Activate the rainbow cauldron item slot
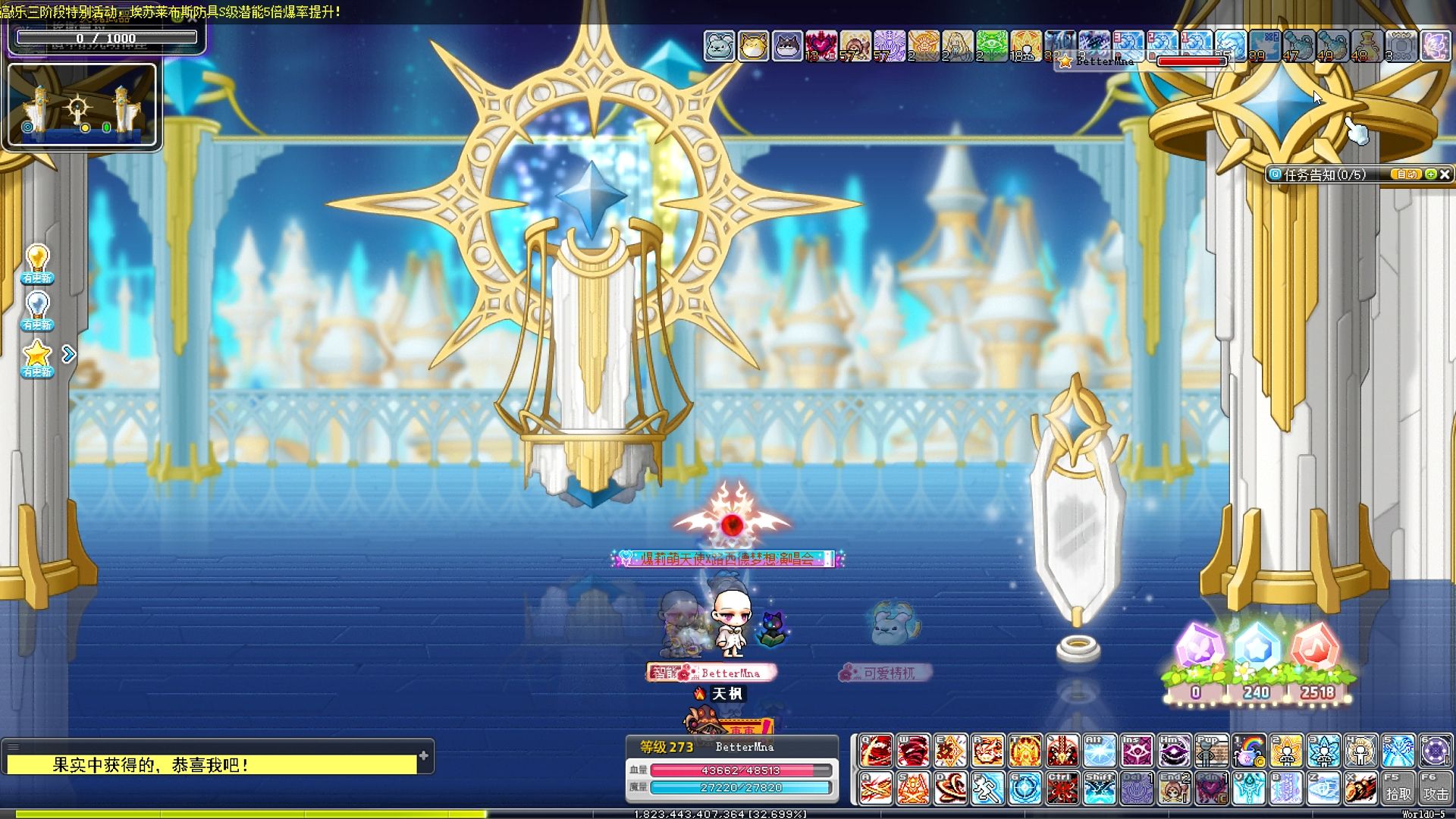Image resolution: width=1456 pixels, height=819 pixels. pyautogui.click(x=1248, y=752)
